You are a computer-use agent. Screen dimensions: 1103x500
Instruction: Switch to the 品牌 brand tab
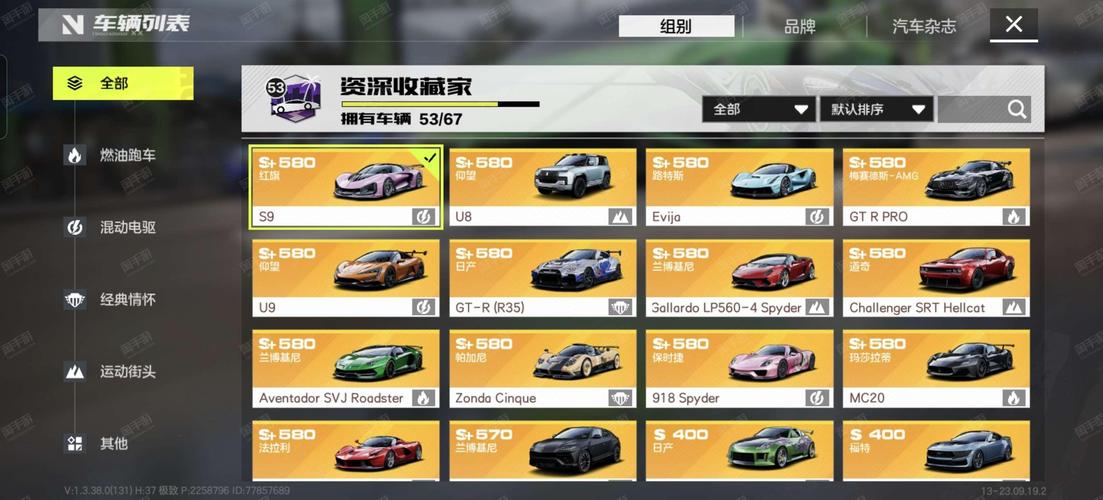tap(799, 27)
